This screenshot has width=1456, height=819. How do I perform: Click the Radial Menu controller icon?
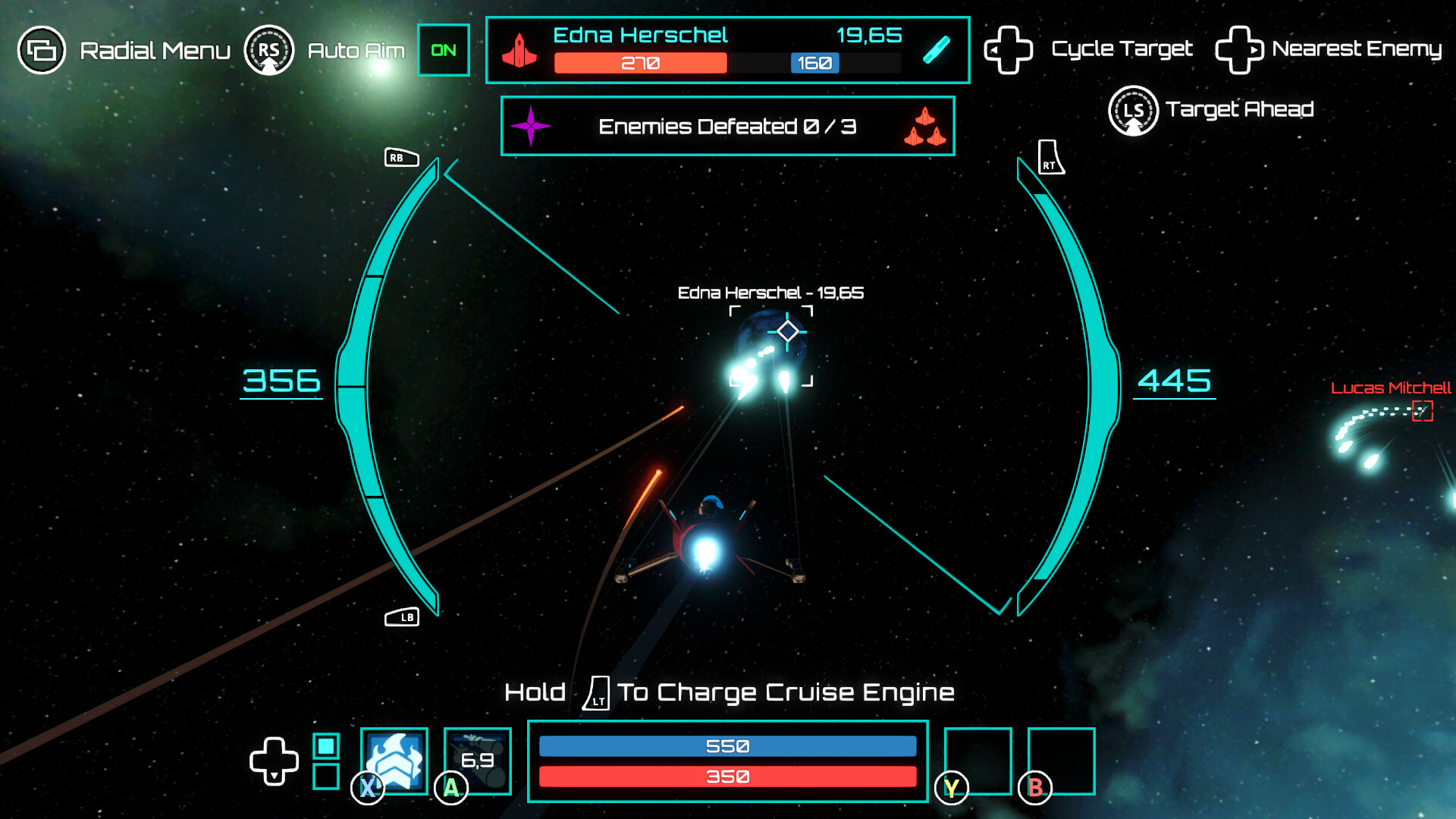click(x=40, y=50)
